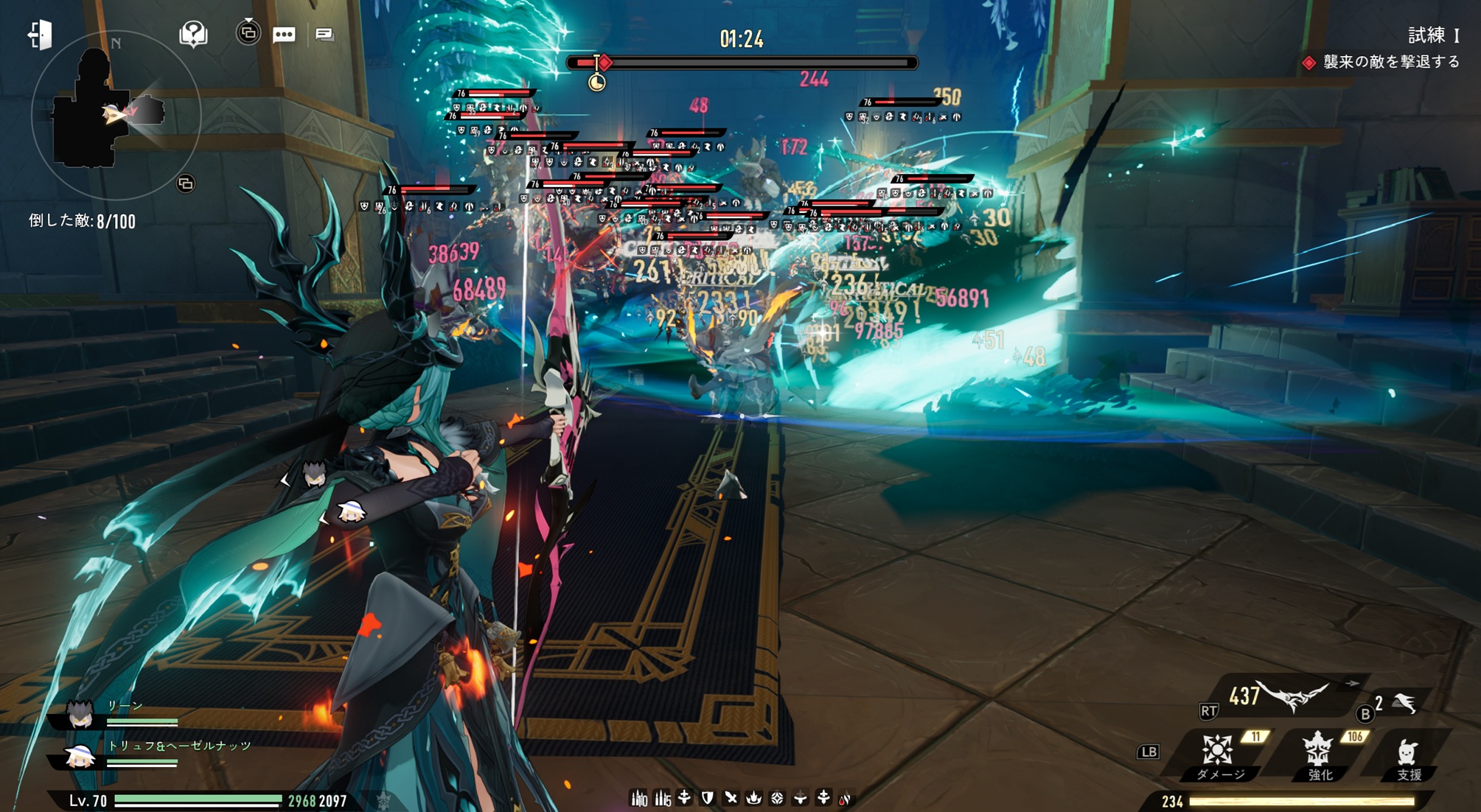The width and height of the screenshot is (1481, 812).
Task: Open the chat log messages icon
Action: tap(324, 34)
